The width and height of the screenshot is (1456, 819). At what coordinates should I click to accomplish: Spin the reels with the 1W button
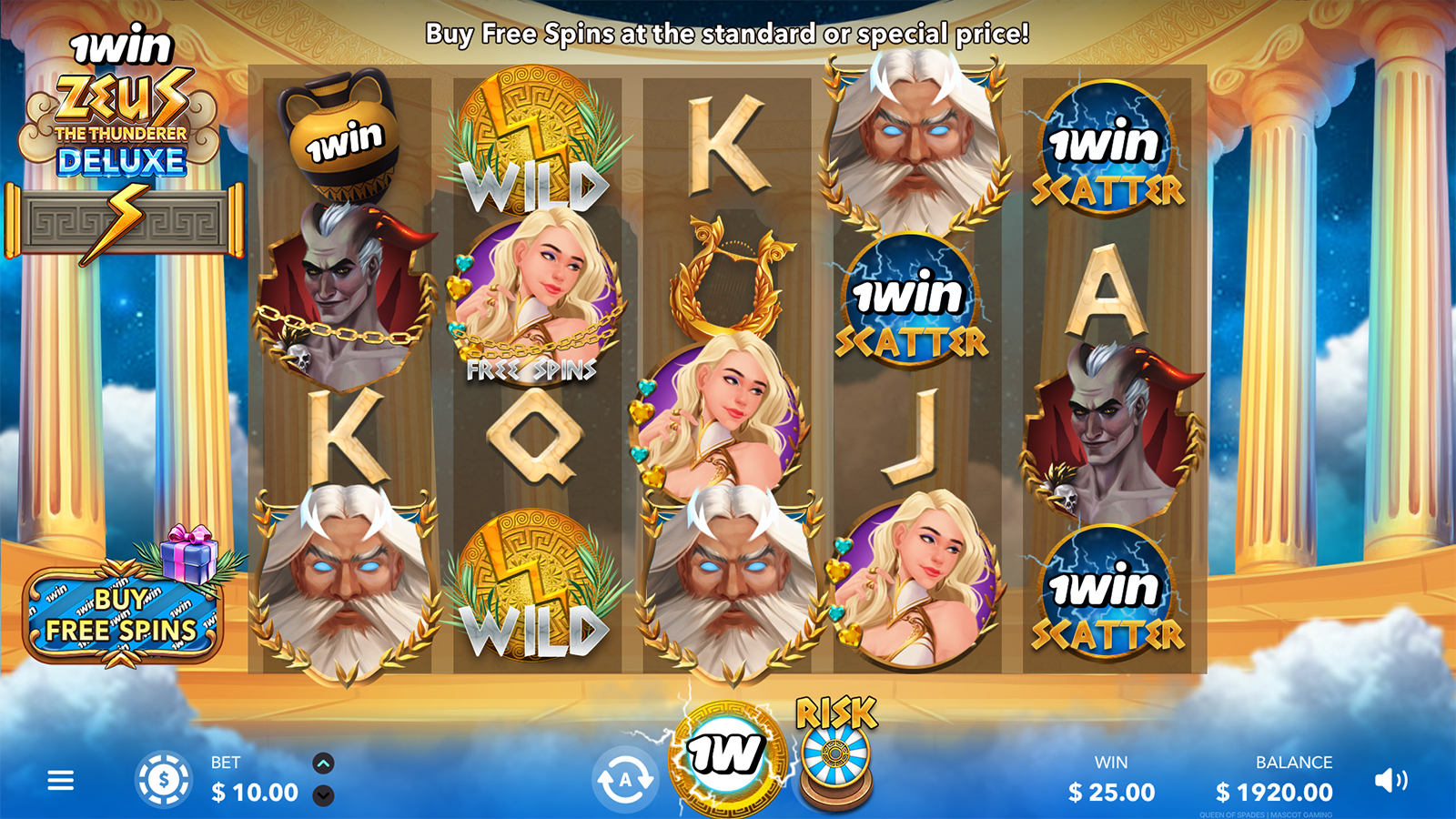[x=726, y=755]
